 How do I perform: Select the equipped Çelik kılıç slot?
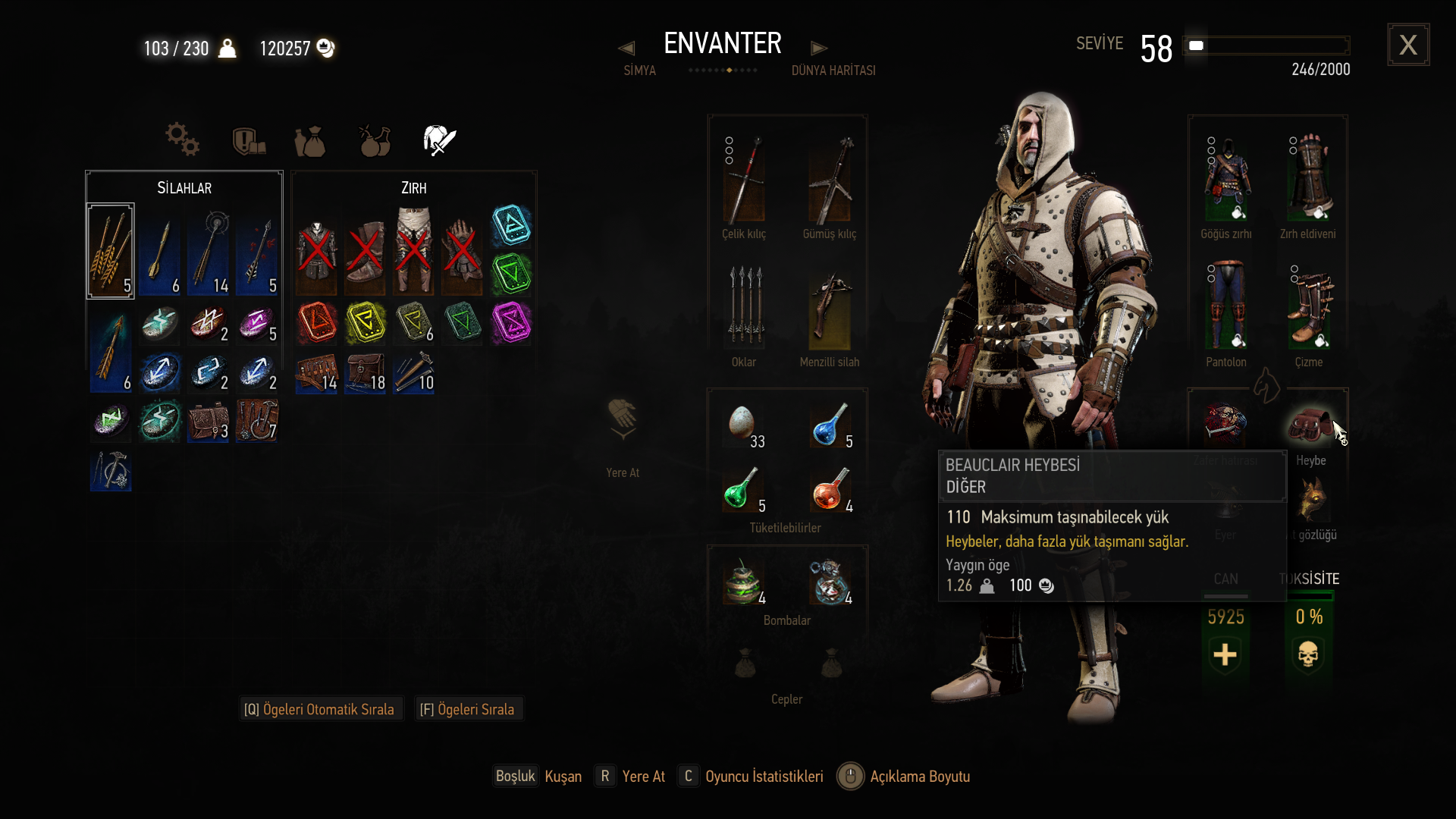(x=744, y=180)
